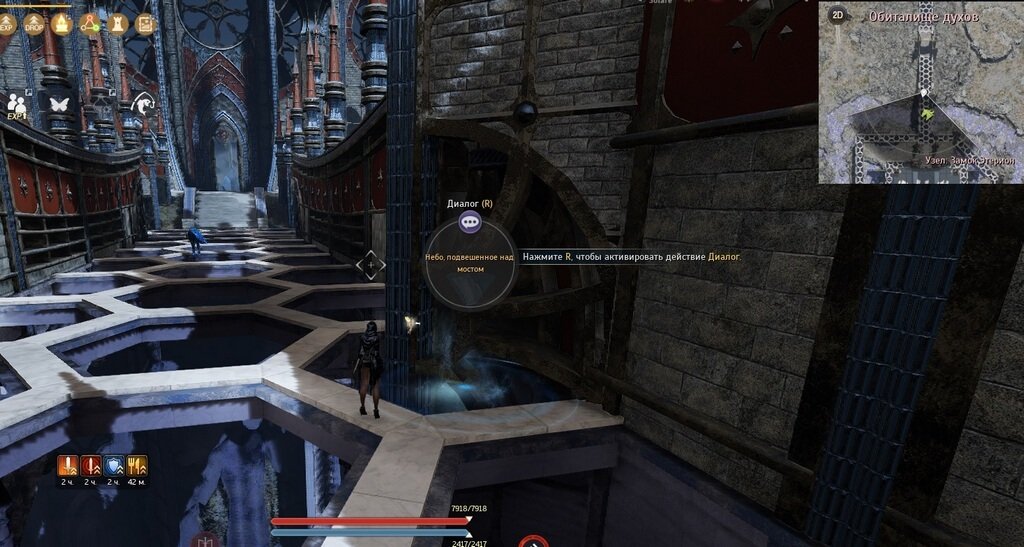Open the picture album icon
The image size is (1024, 547).
145,23
